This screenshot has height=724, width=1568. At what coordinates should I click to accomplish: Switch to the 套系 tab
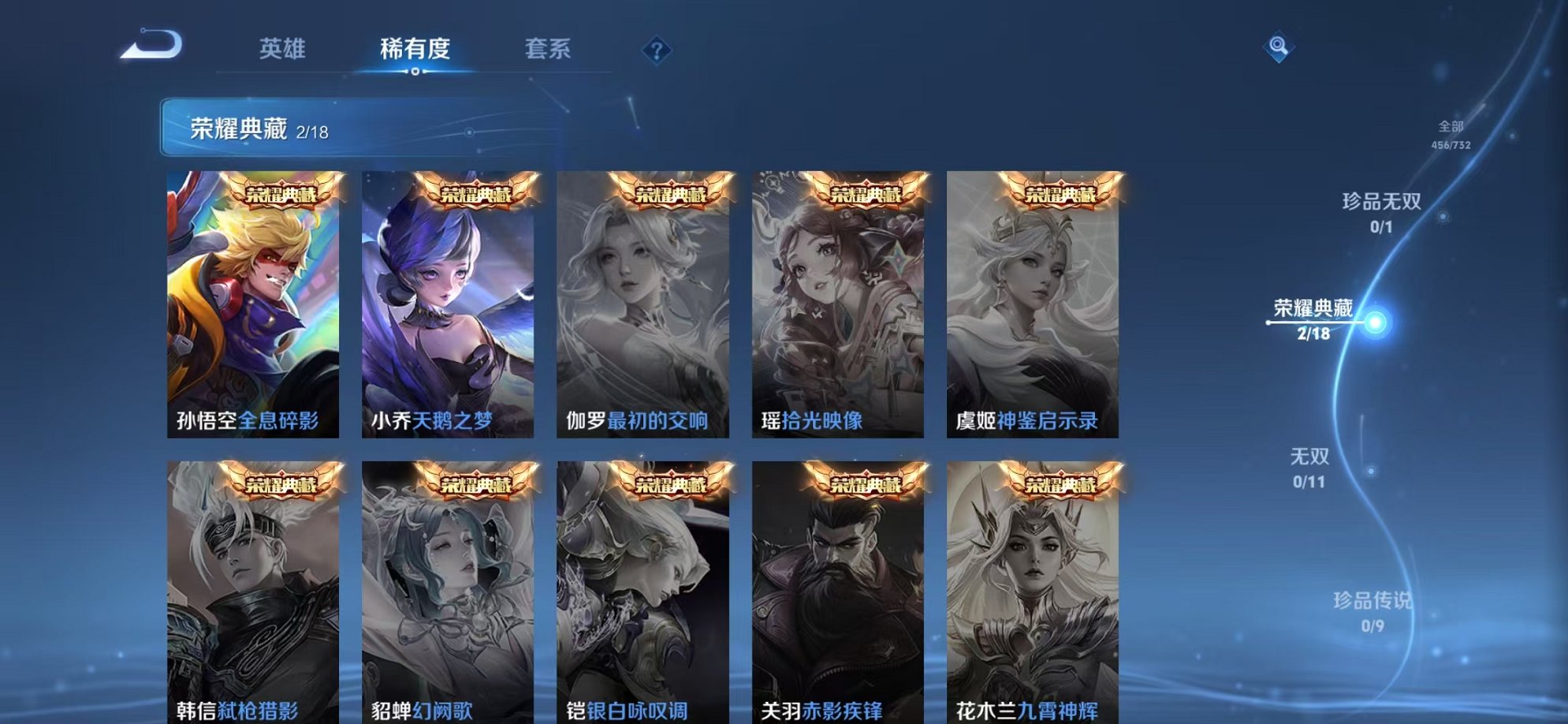coord(549,49)
